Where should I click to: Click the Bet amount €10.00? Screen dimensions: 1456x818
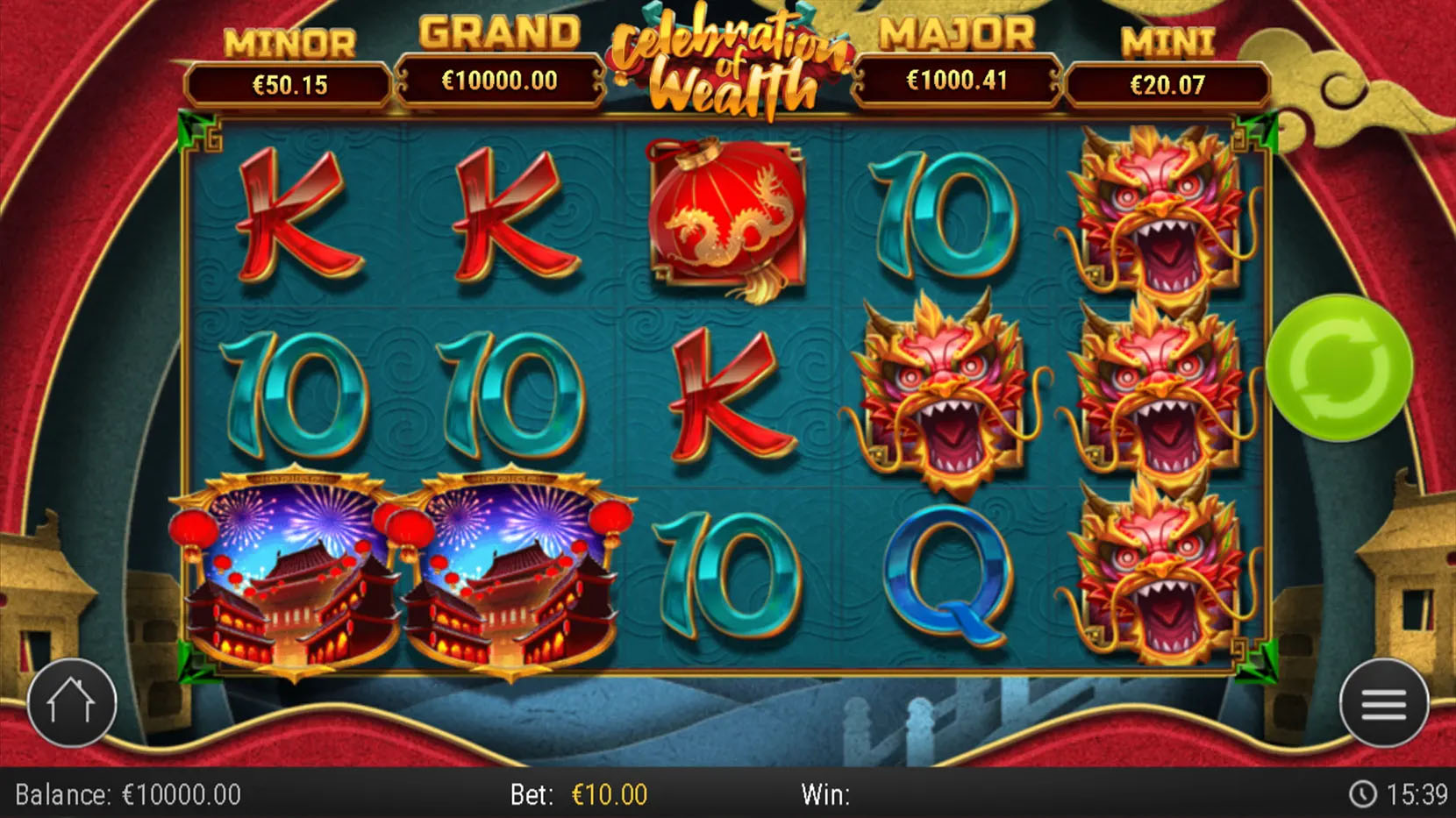tap(608, 796)
